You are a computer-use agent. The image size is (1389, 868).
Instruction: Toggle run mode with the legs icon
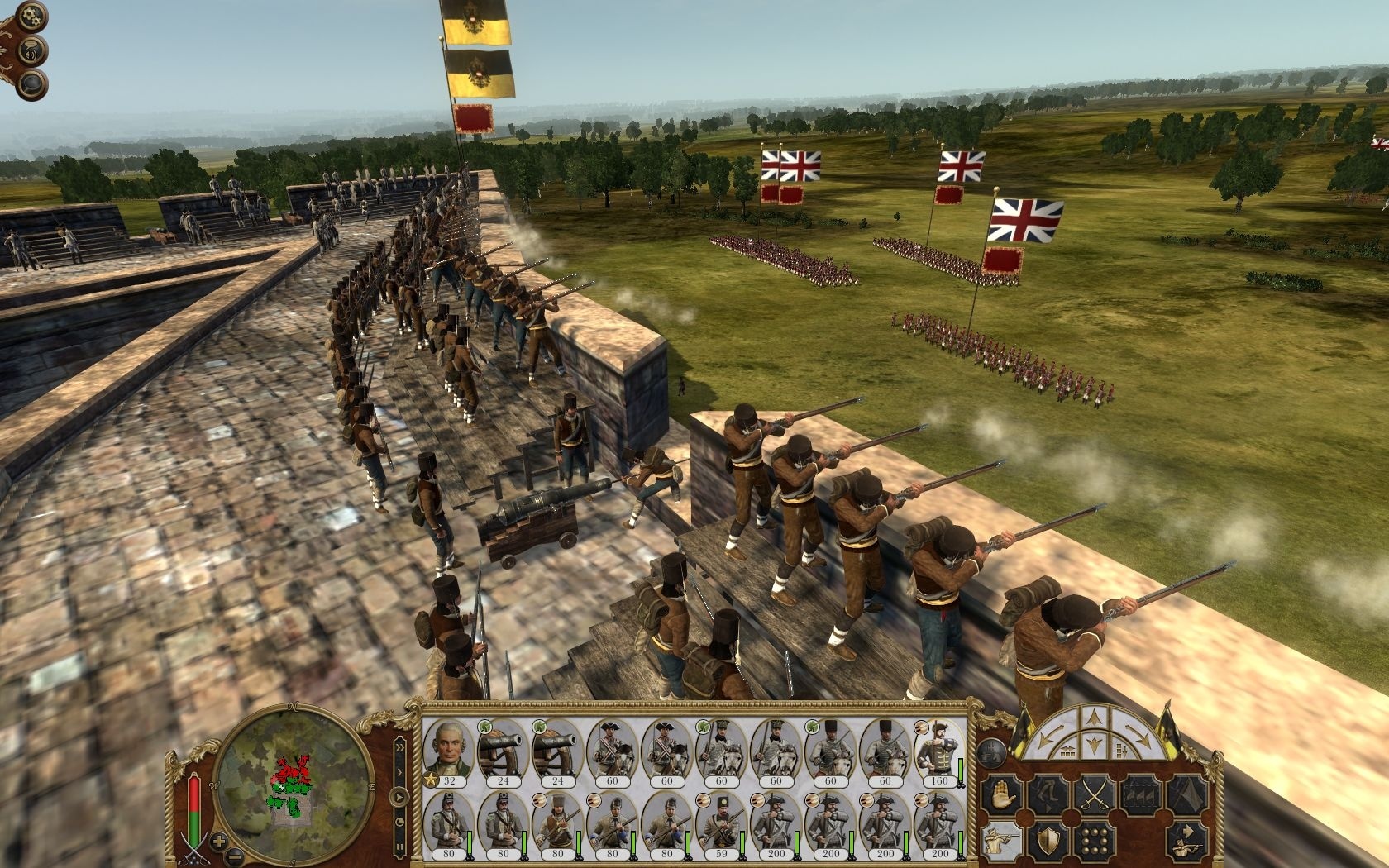1049,794
